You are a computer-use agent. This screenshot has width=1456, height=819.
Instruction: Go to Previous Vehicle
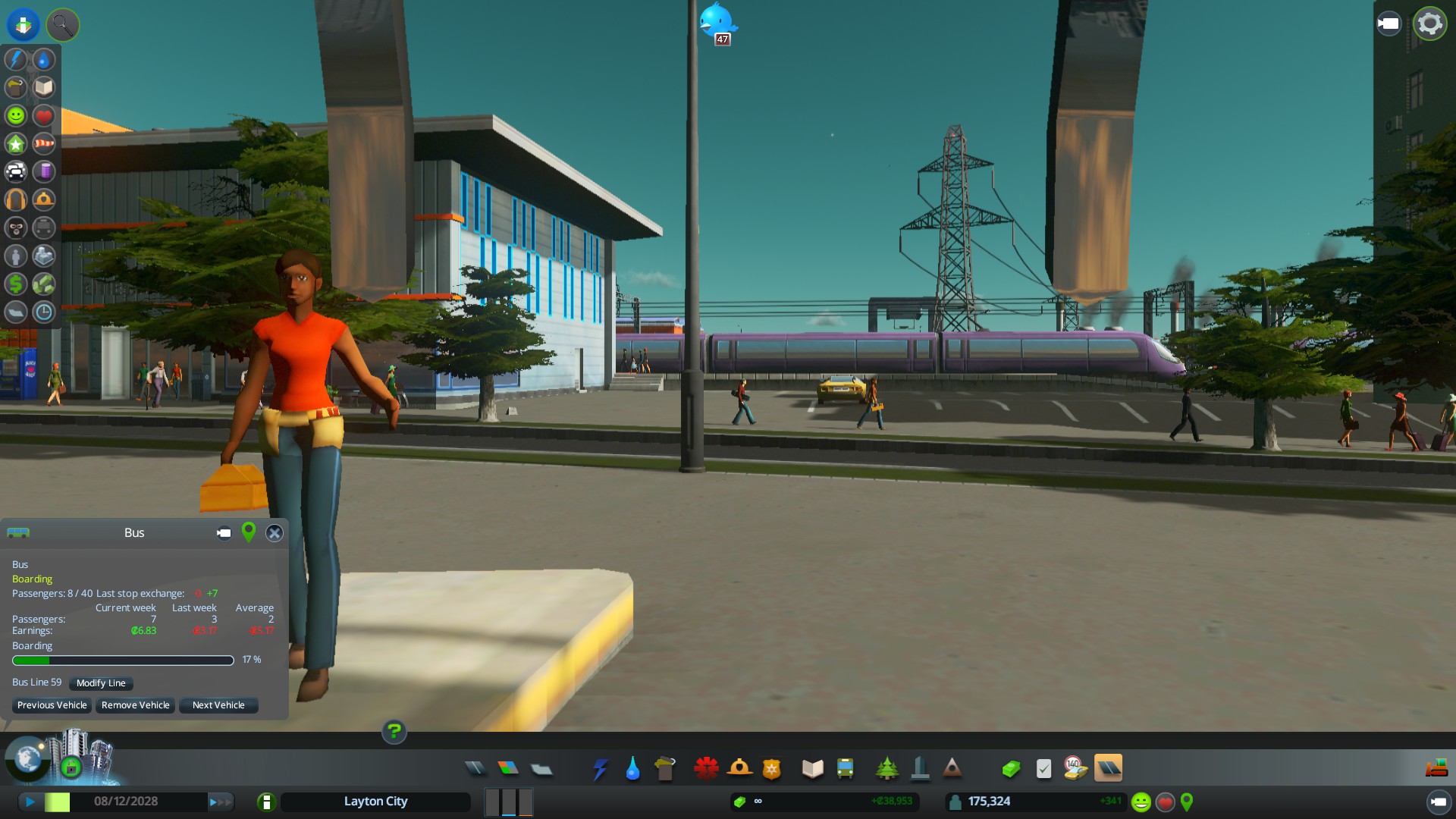coord(52,705)
